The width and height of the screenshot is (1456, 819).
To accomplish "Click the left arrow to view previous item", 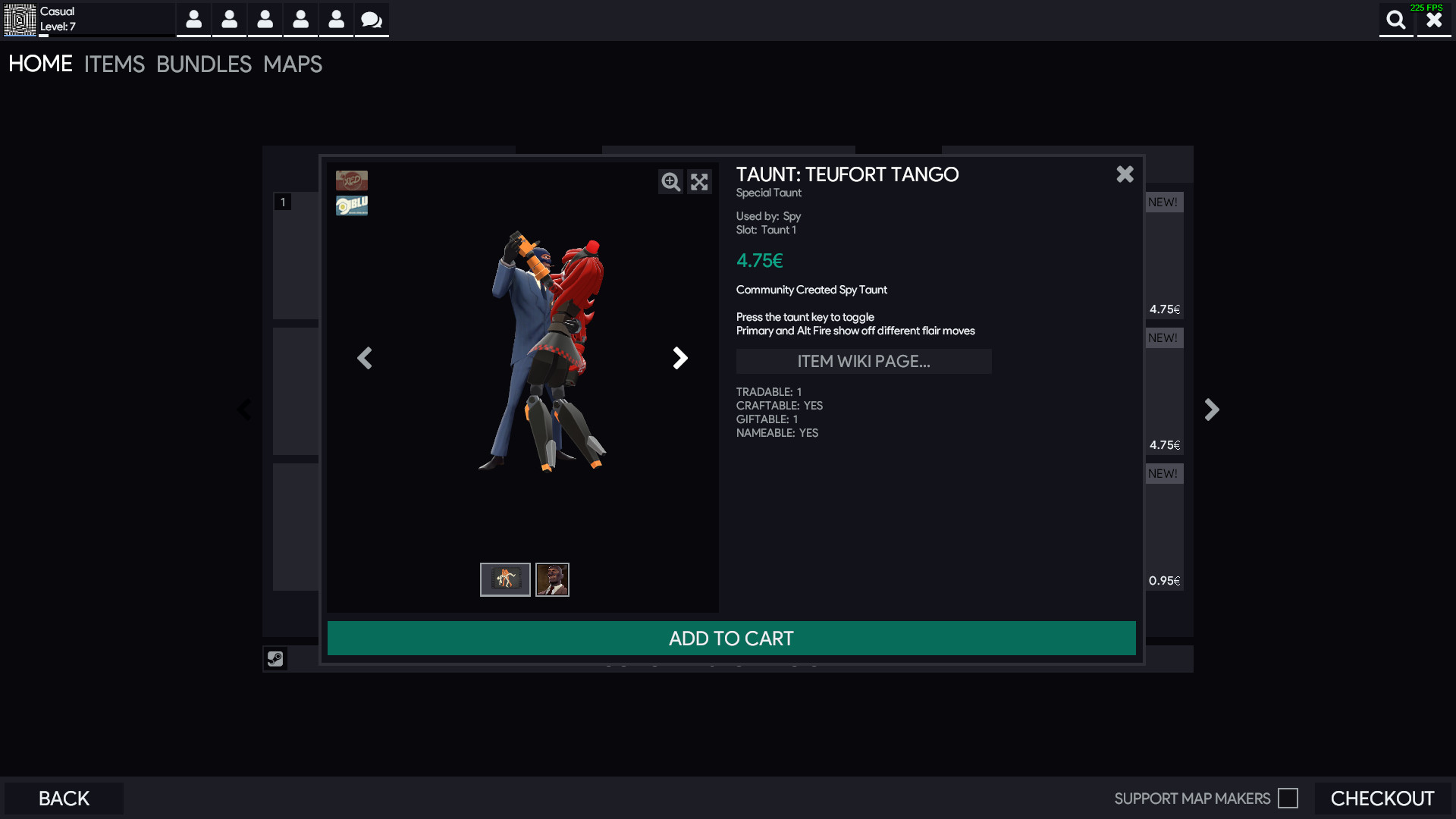I will click(x=365, y=358).
